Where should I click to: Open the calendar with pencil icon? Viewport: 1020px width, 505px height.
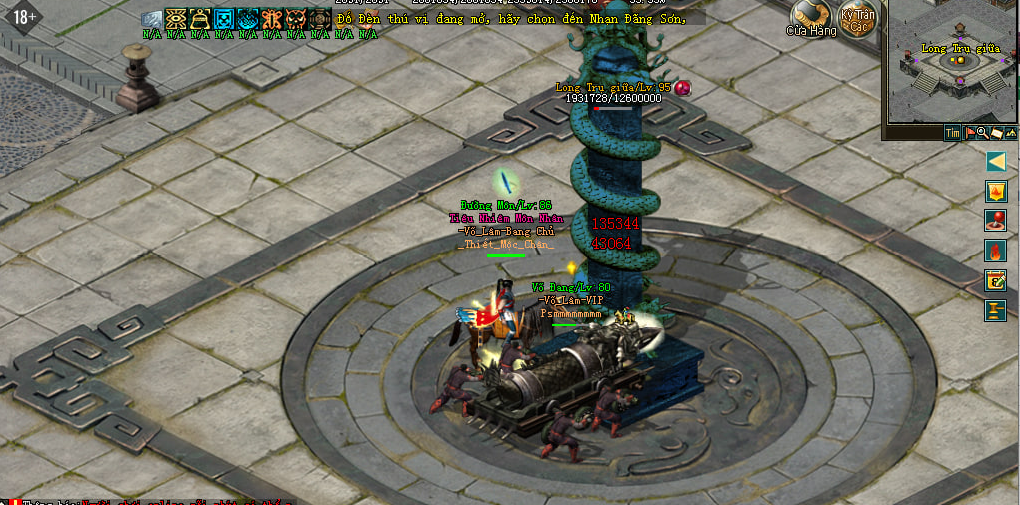pos(995,280)
